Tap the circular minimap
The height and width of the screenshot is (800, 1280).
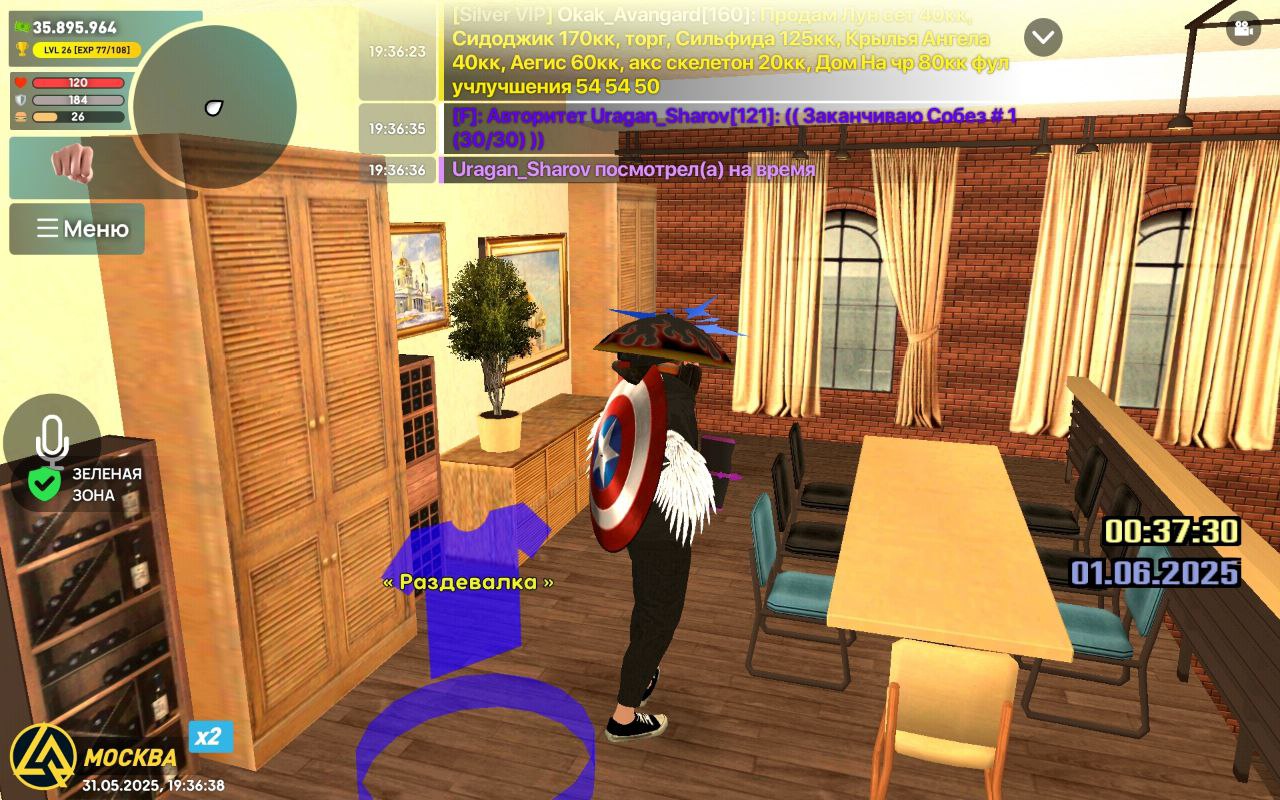214,107
